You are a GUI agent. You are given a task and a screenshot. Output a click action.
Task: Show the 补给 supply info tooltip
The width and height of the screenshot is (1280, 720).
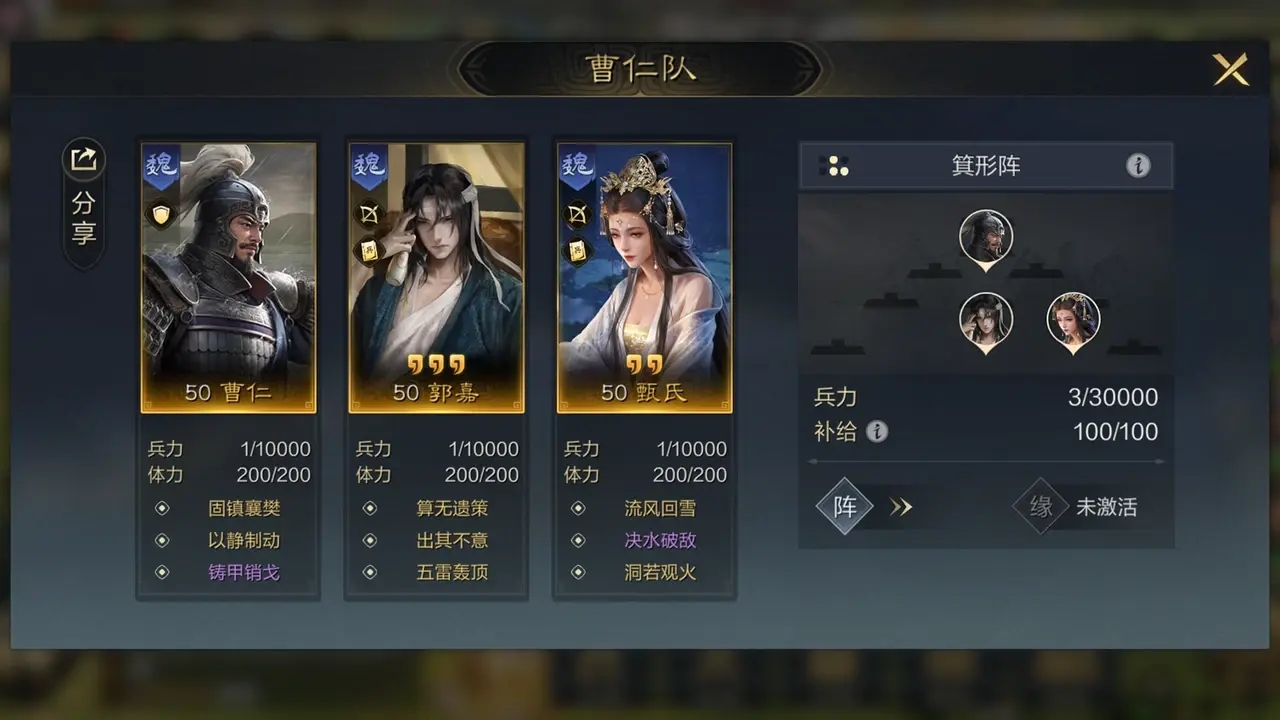(x=877, y=431)
